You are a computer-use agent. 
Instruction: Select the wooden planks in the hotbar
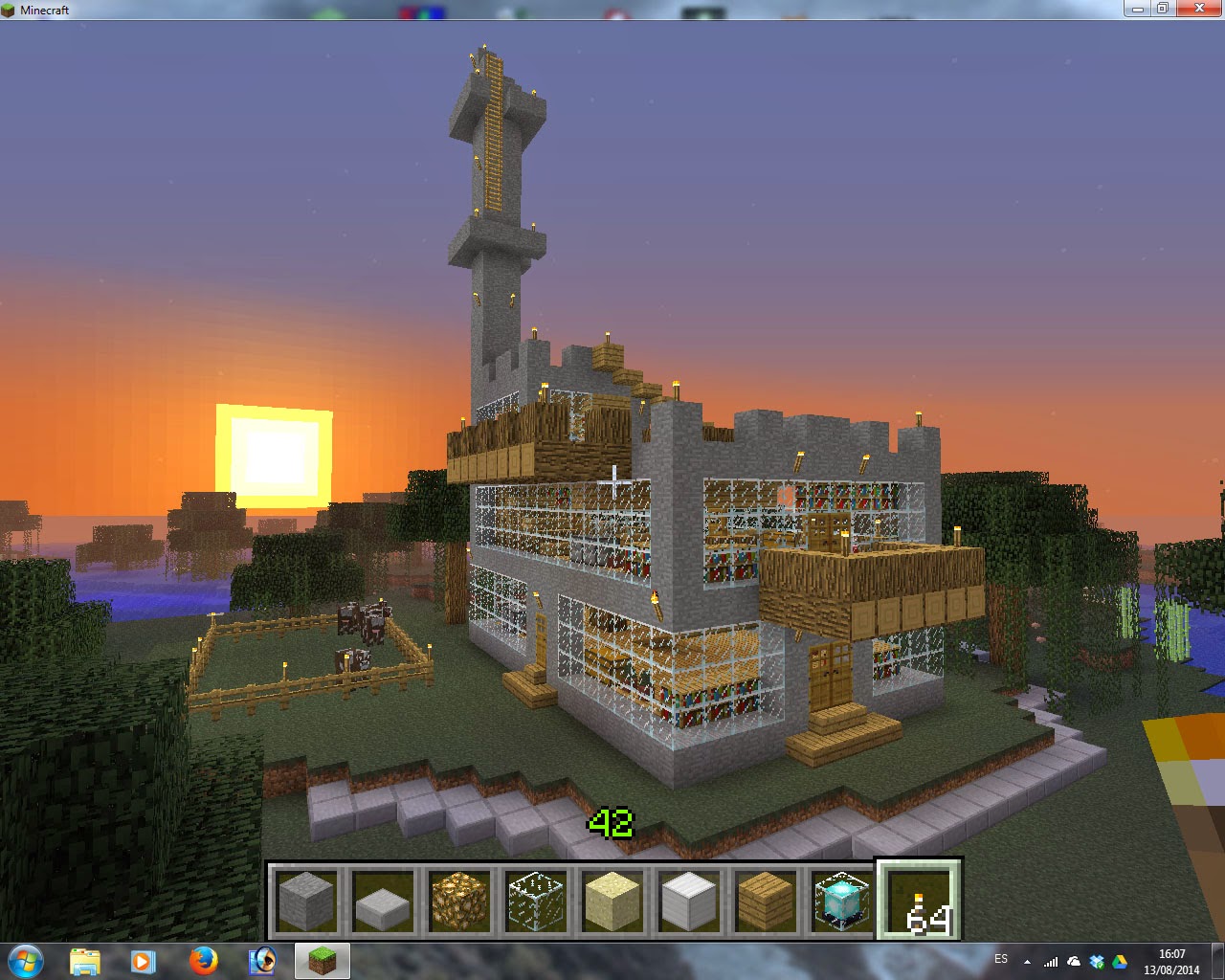coord(764,900)
